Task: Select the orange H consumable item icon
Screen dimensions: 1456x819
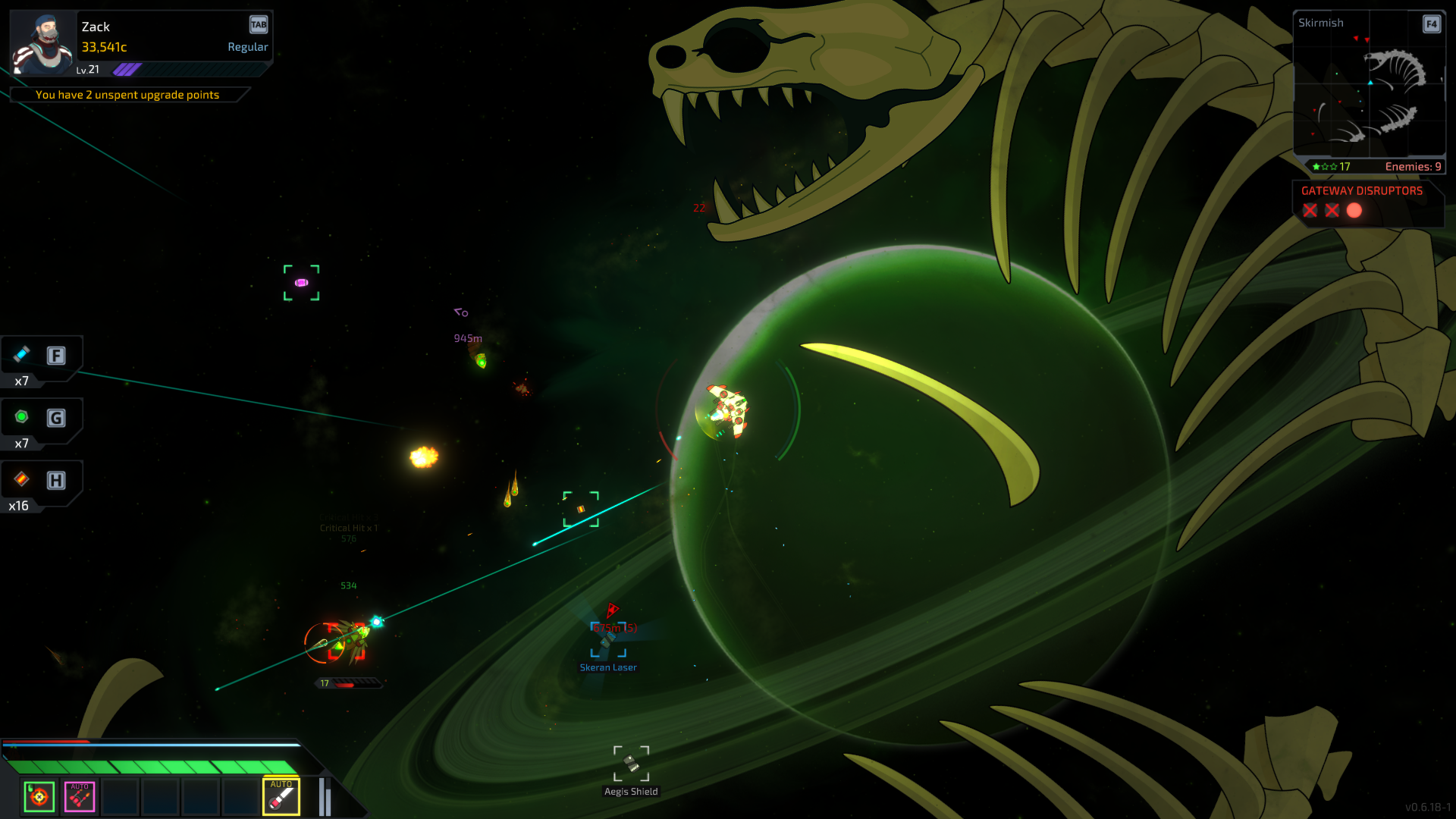Action: [x=22, y=479]
